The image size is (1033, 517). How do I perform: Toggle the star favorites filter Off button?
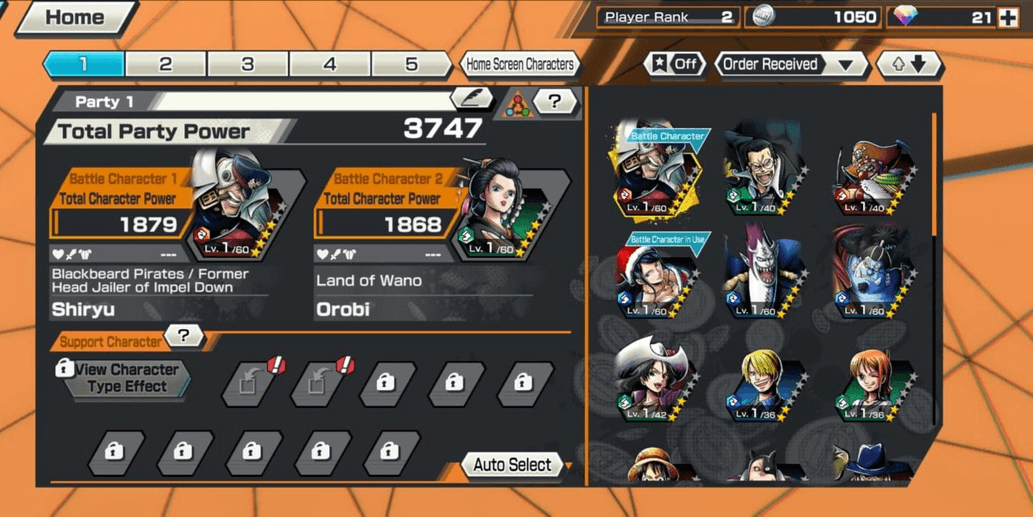click(676, 64)
